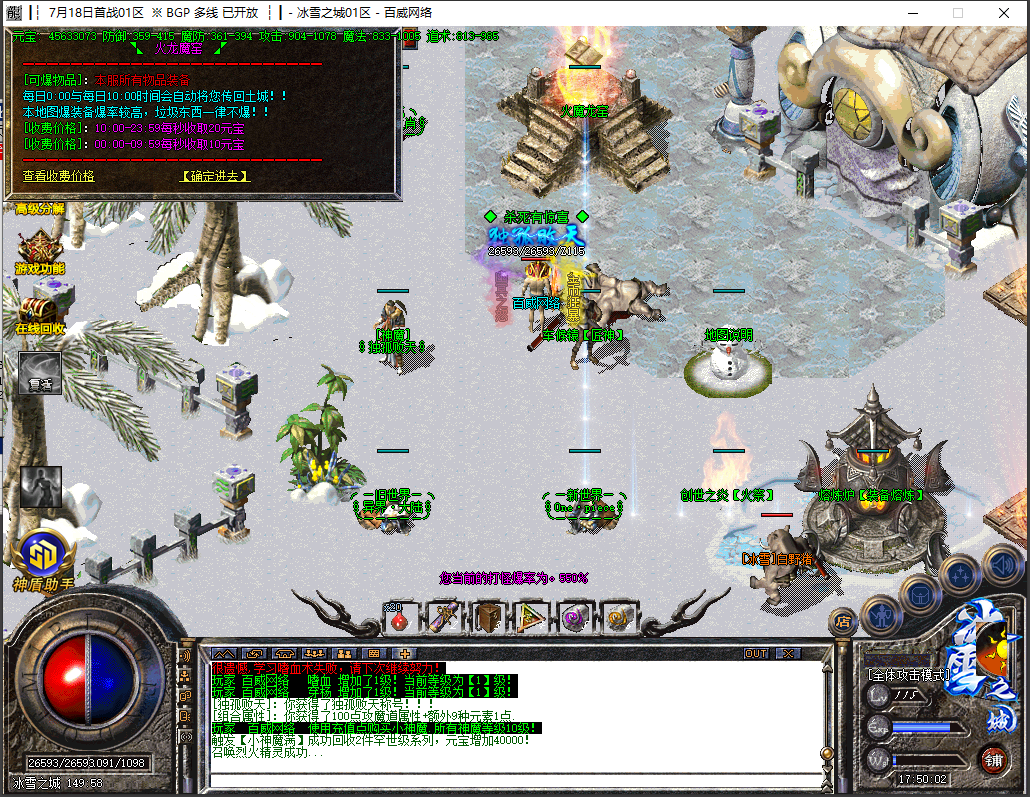Open the 店 shop button
This screenshot has width=1030, height=797.
[843, 621]
